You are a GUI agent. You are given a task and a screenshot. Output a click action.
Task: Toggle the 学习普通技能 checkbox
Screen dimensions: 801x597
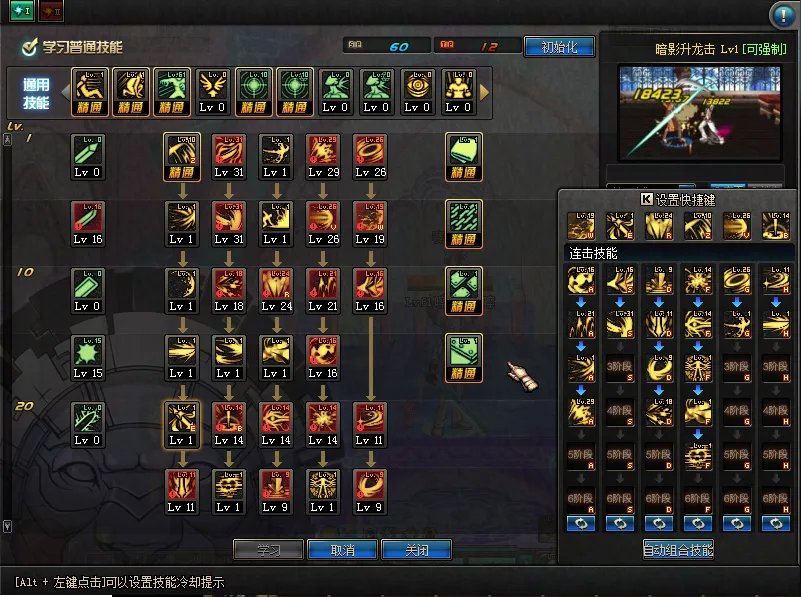tap(30, 47)
